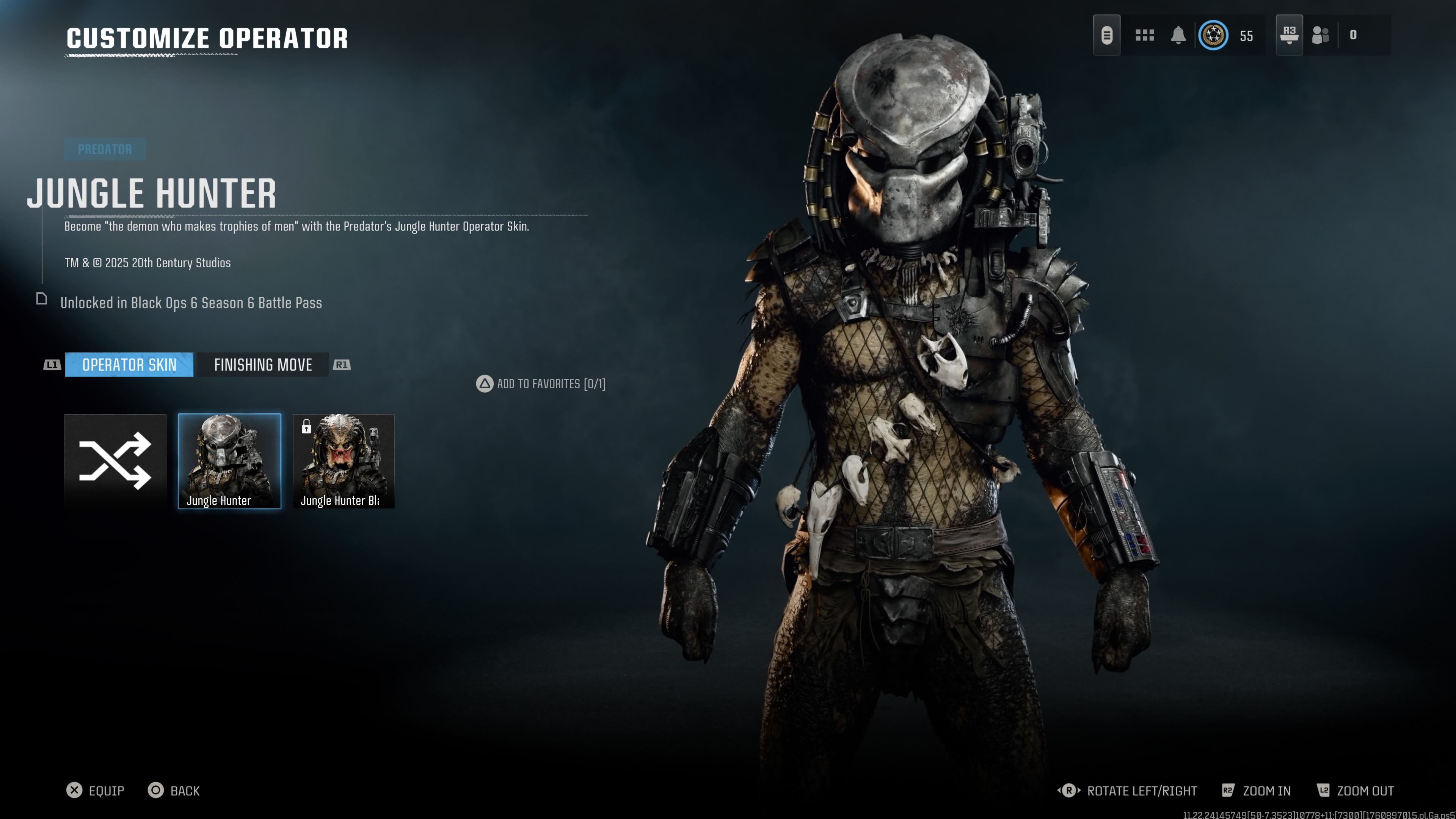
Task: Open the friends social panel
Action: pos(1320,35)
